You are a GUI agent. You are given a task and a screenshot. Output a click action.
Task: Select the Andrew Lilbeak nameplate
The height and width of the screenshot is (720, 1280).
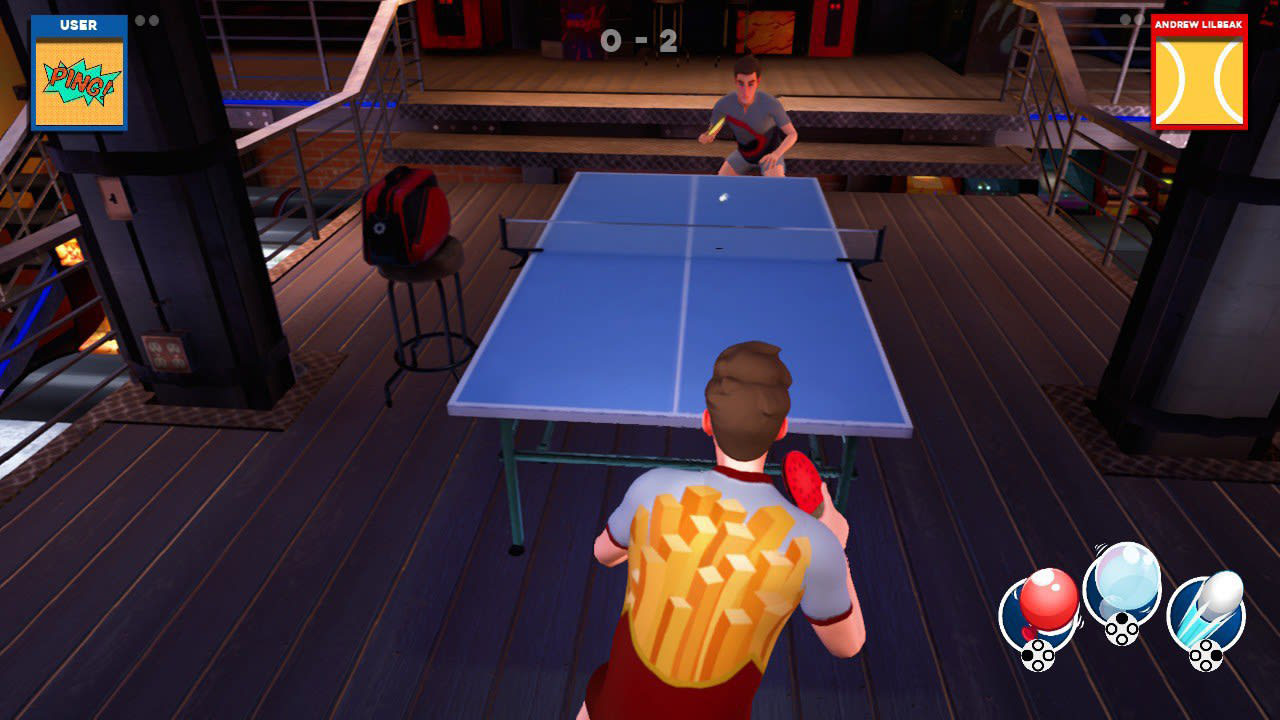tap(1199, 26)
